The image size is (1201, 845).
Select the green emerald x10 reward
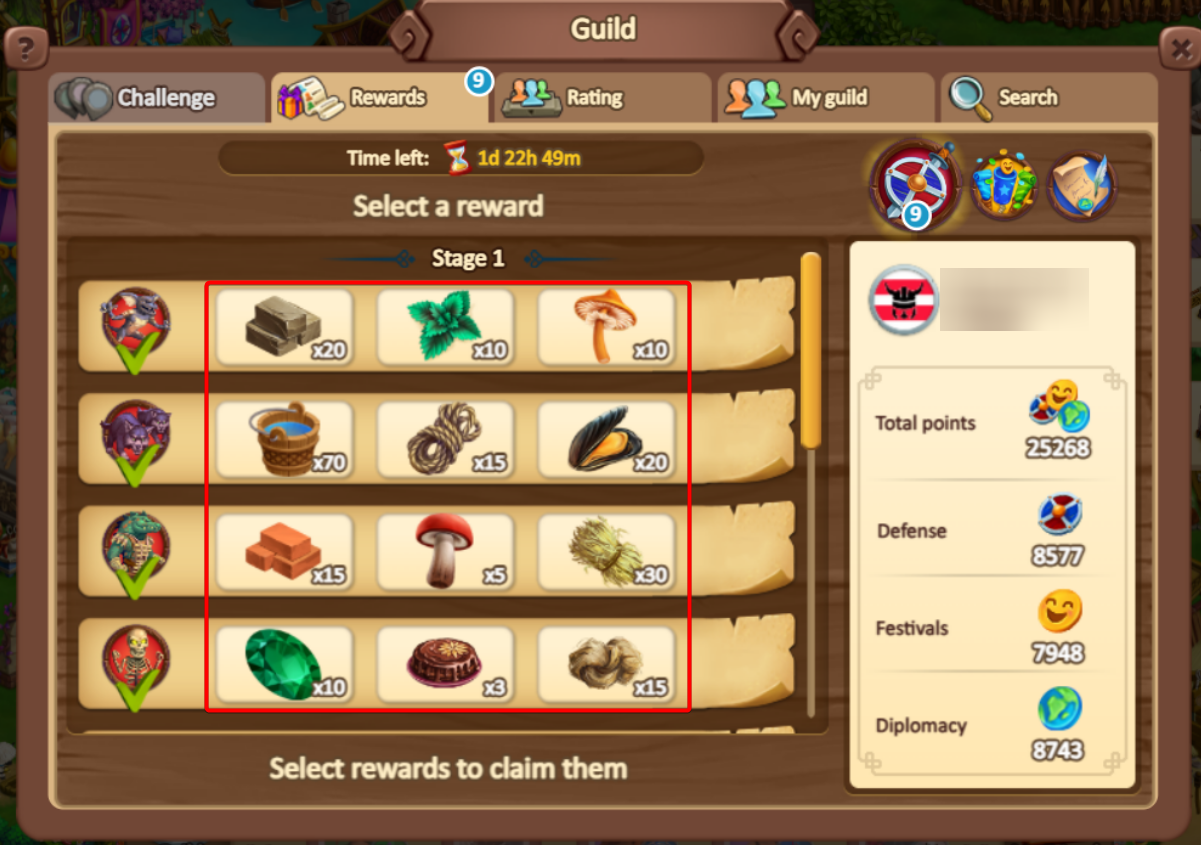[284, 664]
